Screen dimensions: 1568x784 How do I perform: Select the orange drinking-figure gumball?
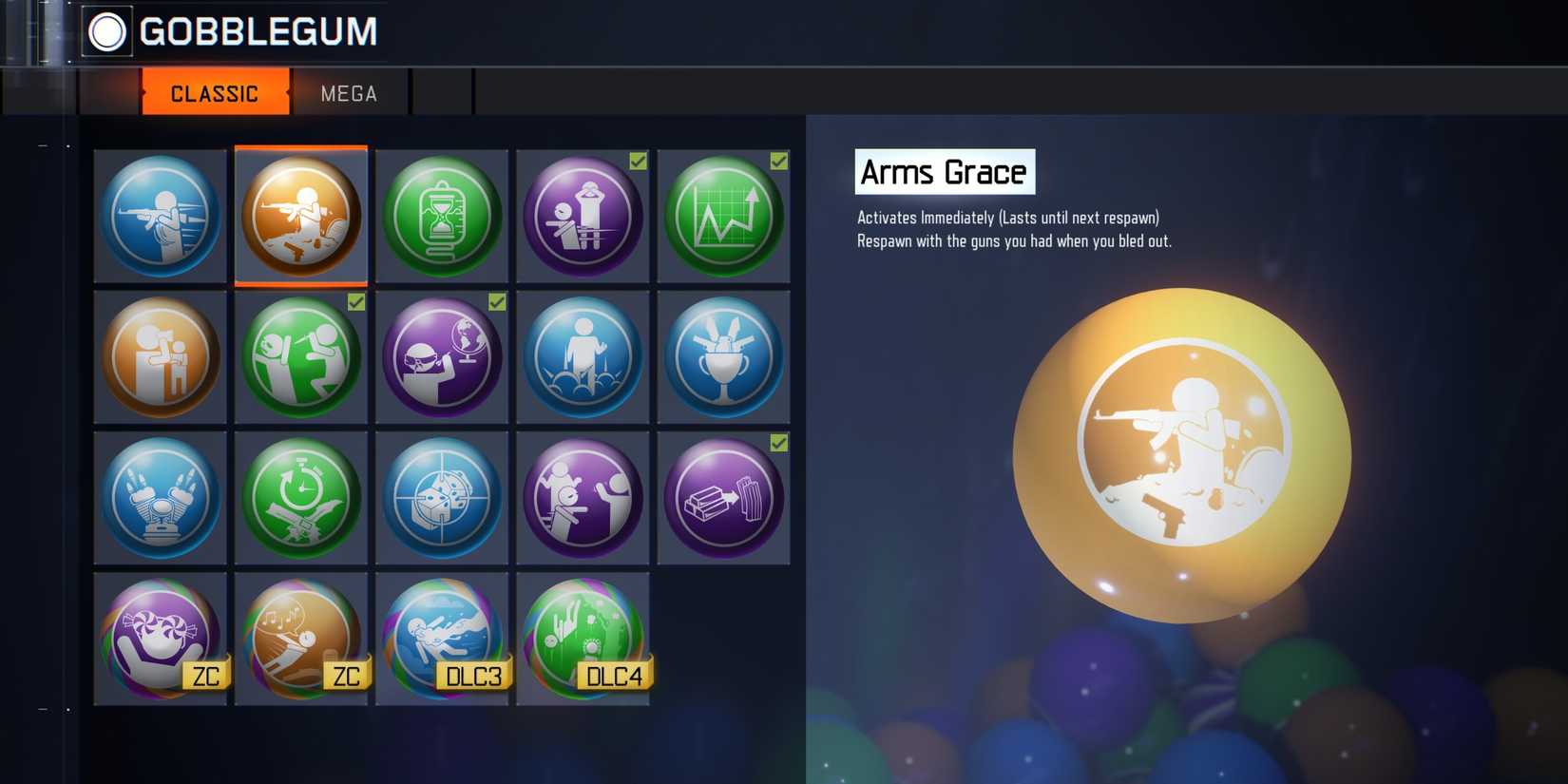160,356
